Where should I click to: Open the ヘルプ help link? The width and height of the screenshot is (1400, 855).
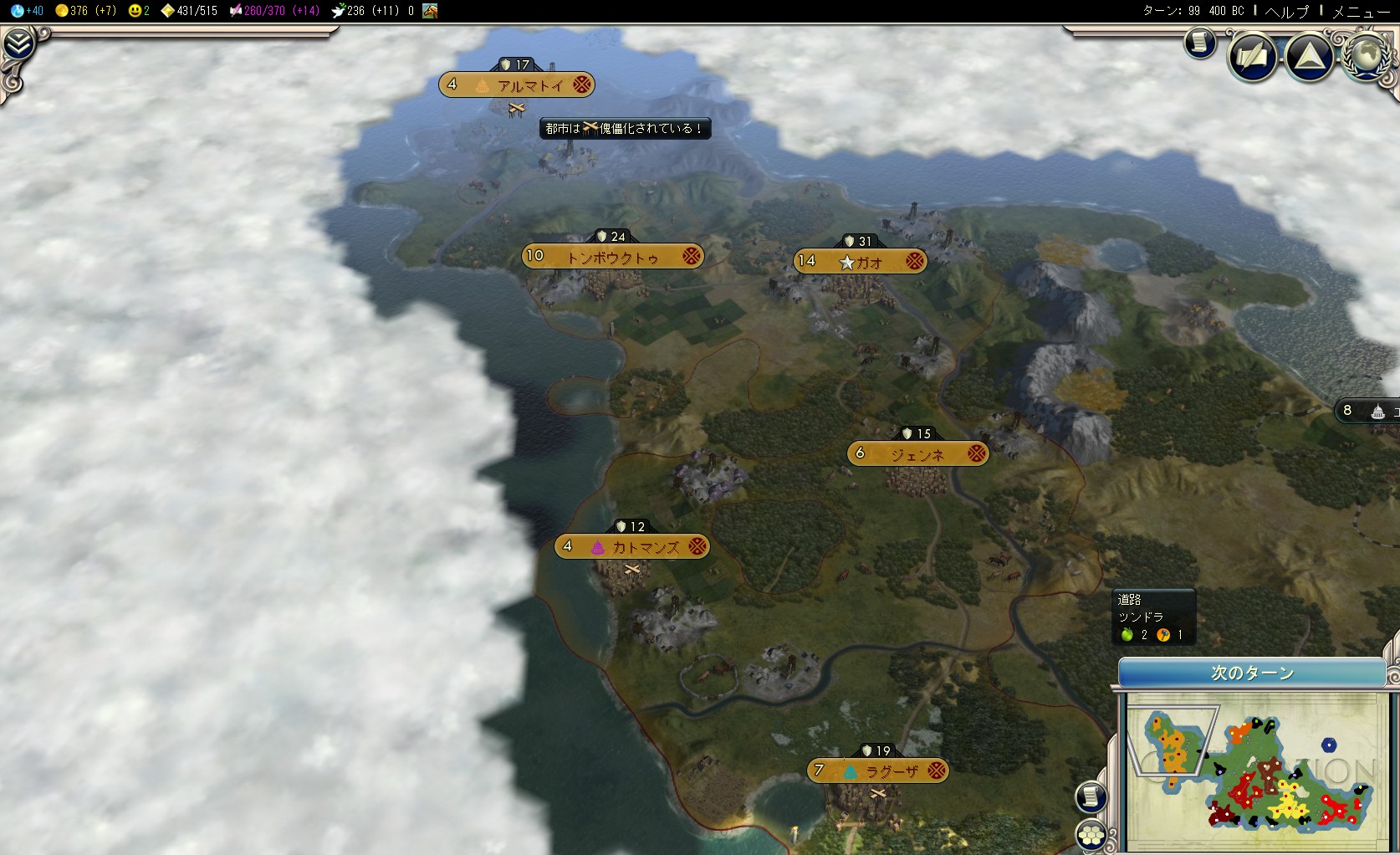pos(1286,11)
